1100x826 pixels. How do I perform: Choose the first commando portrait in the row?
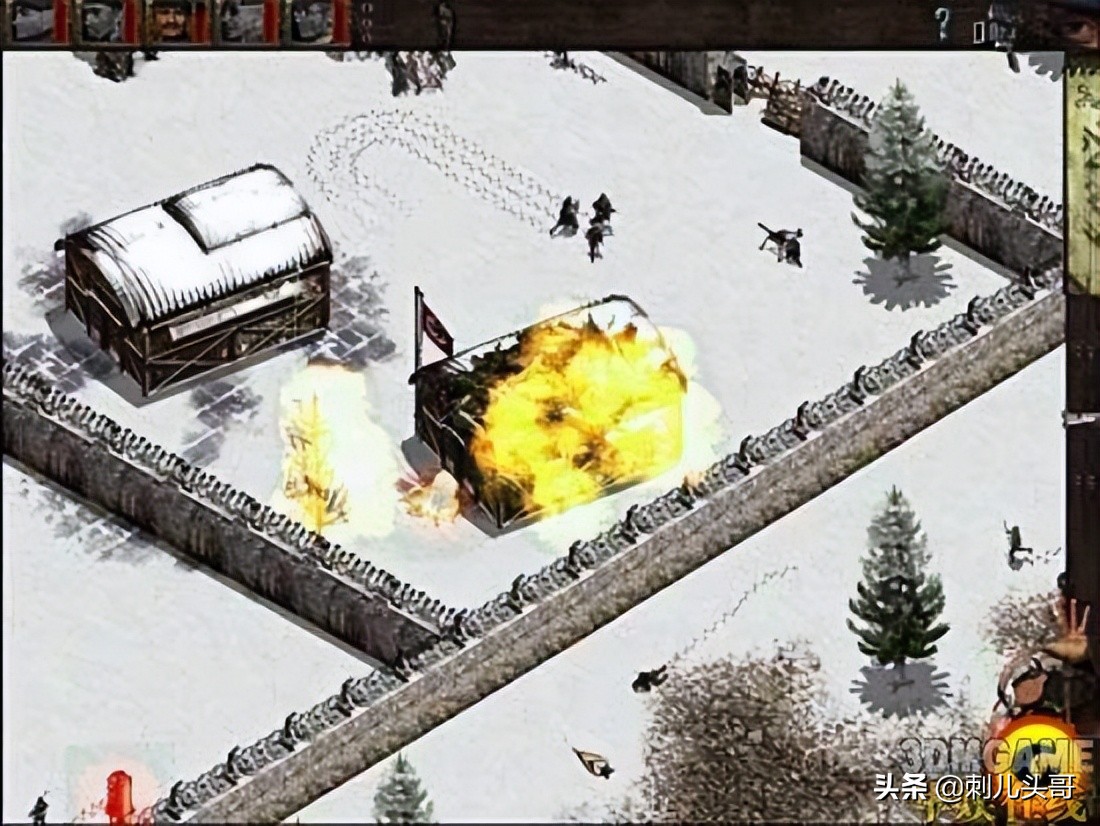click(32, 21)
